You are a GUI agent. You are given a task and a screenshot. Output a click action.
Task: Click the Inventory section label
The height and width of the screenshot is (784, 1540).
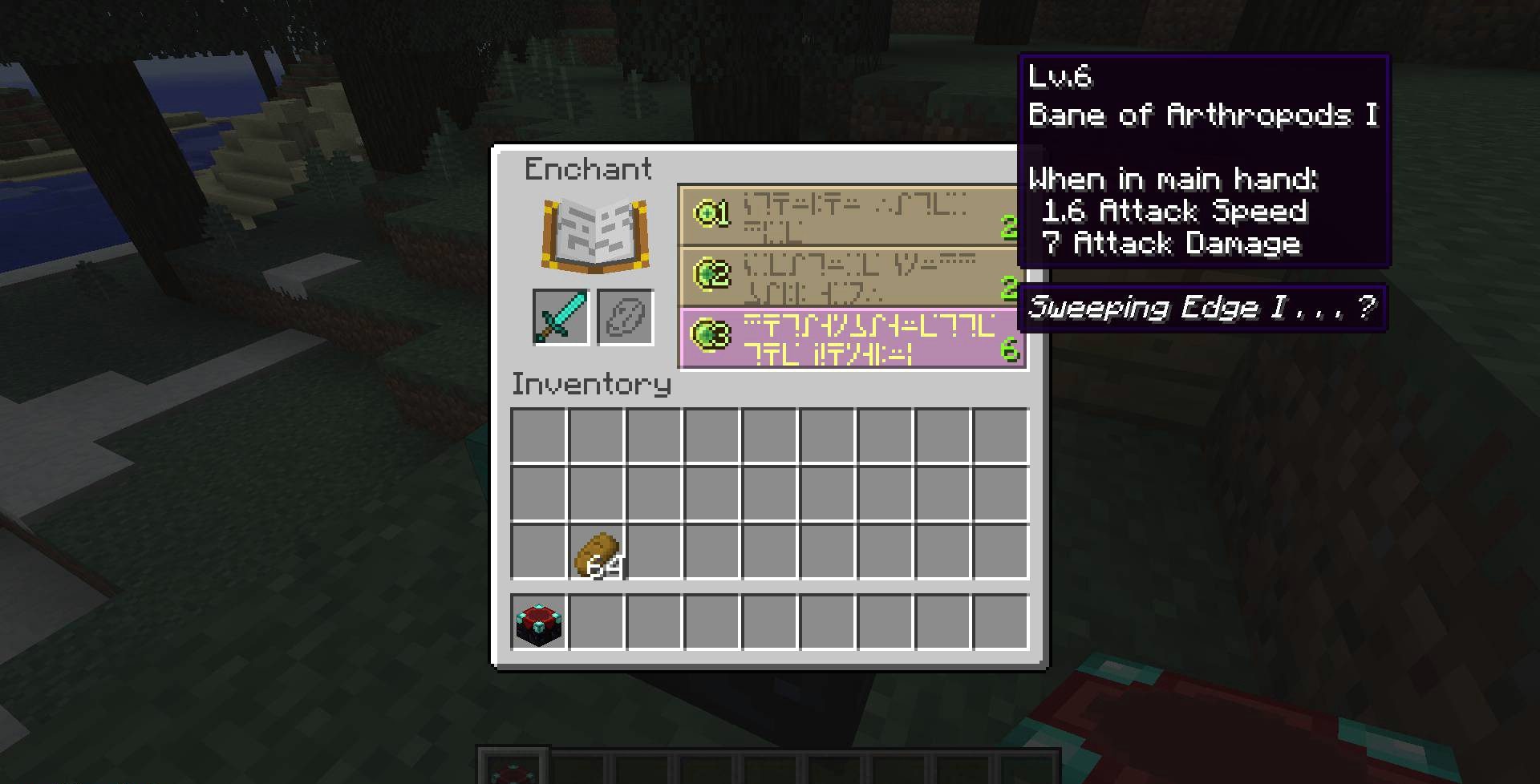click(x=591, y=384)
